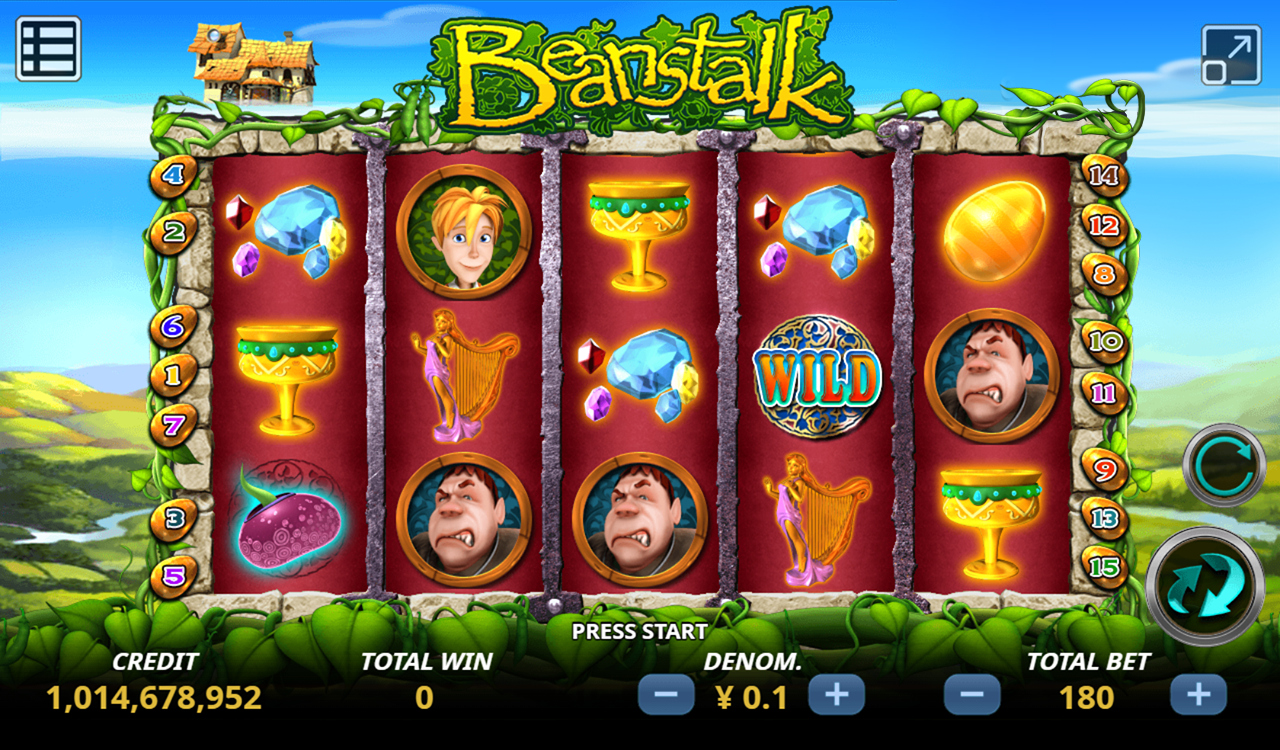Lower the total bet with the minus button
1280x750 pixels.
(972, 695)
